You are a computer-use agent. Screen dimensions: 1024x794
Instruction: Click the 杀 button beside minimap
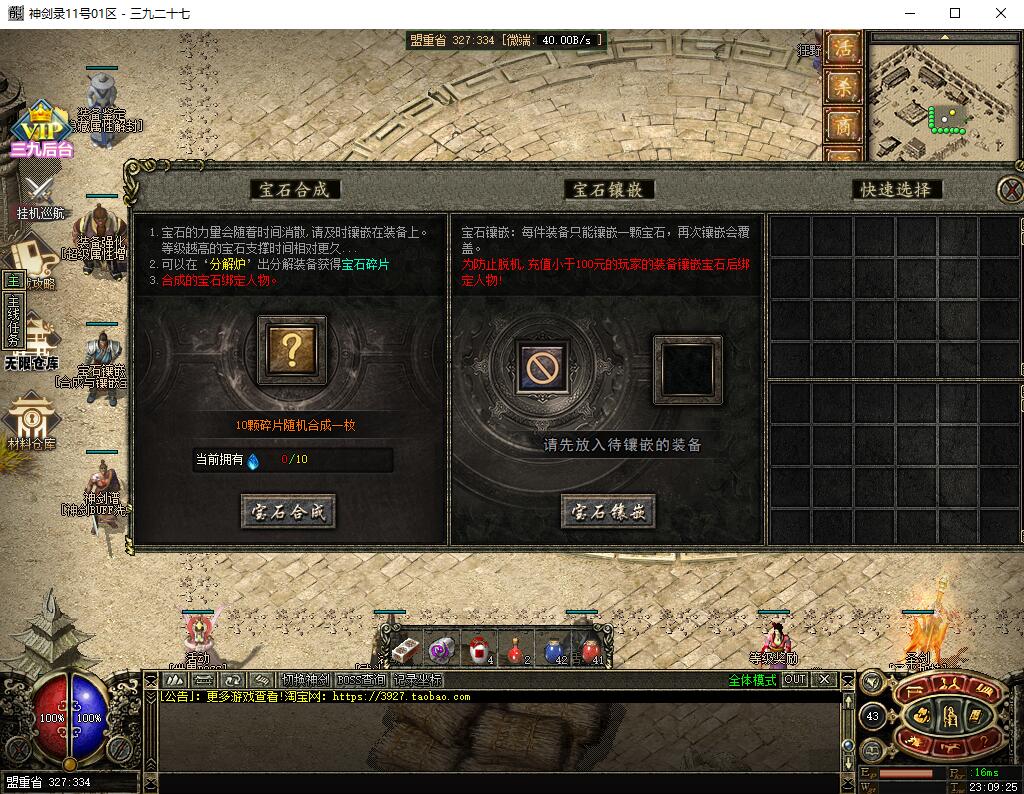844,87
